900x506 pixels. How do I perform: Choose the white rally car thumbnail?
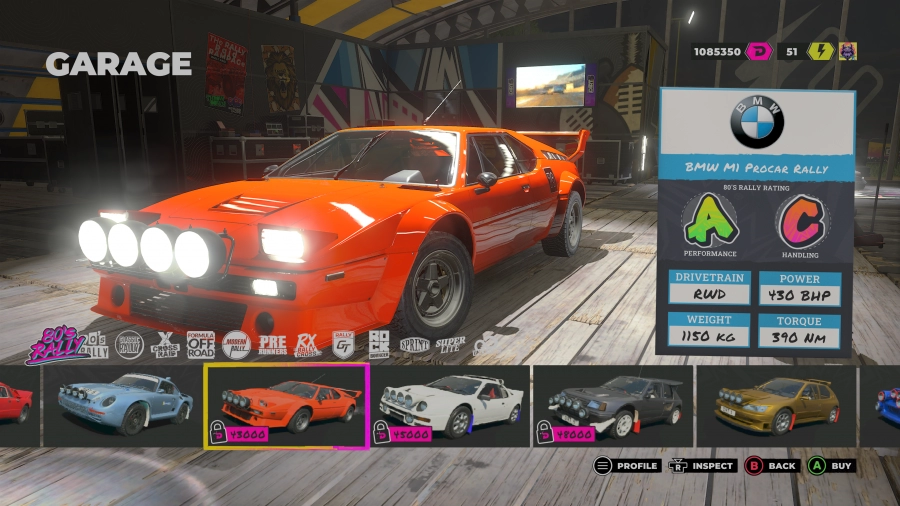point(451,405)
